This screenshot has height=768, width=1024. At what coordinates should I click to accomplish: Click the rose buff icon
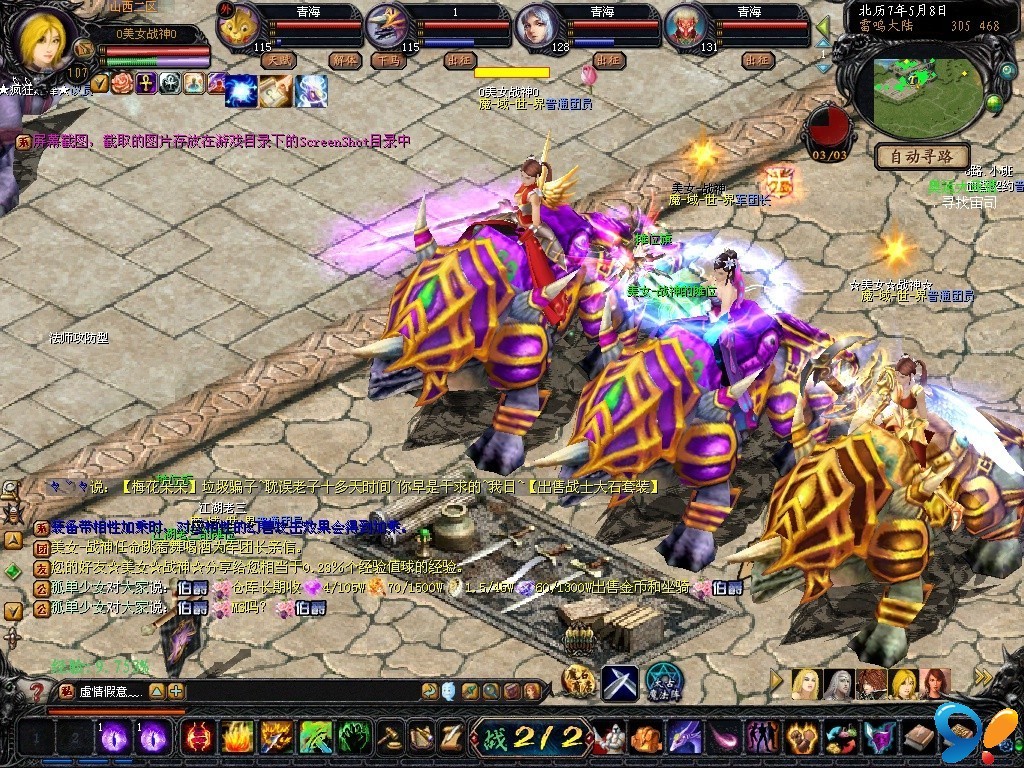coord(123,83)
